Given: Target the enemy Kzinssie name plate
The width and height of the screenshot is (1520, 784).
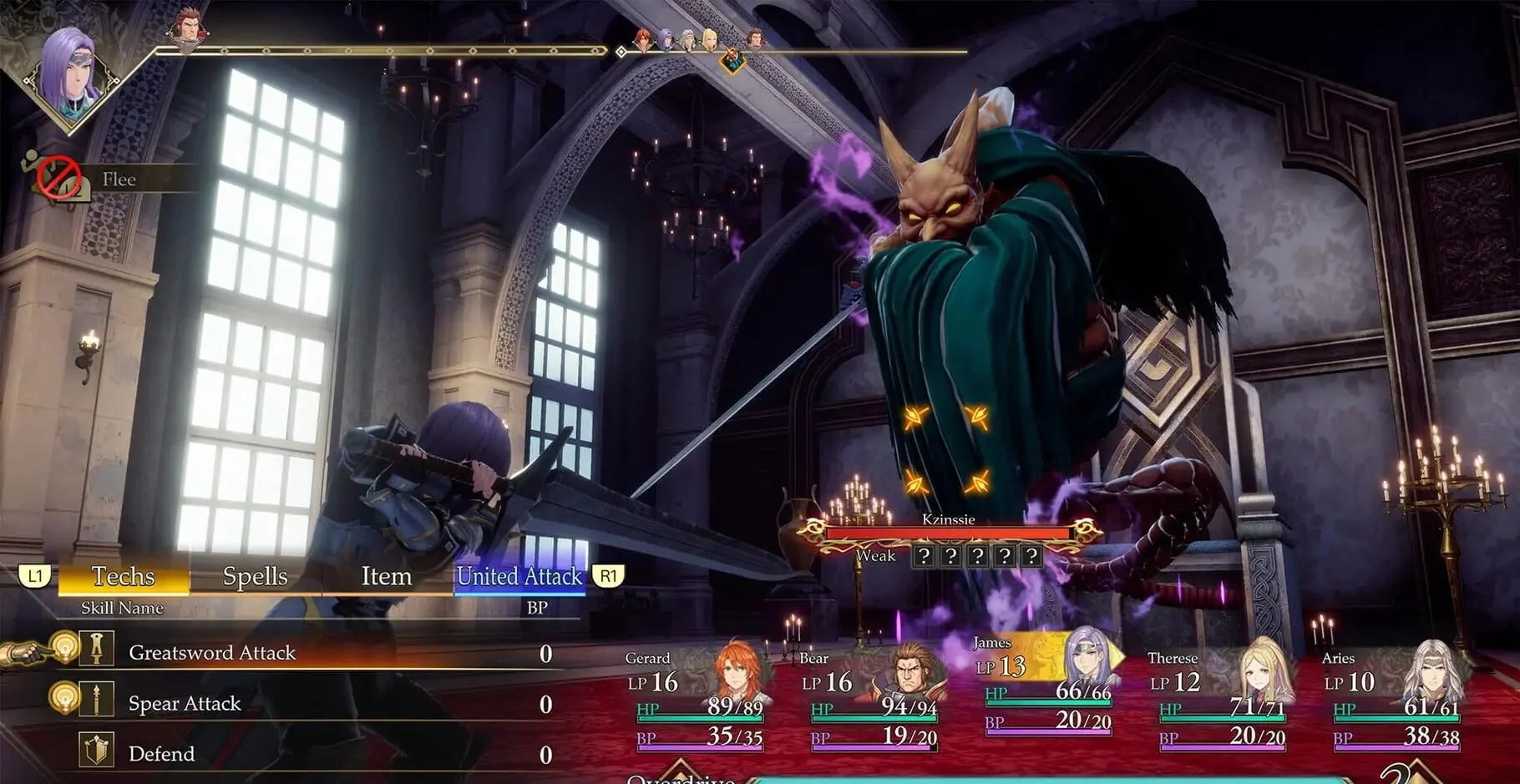Looking at the screenshot, I should [x=948, y=520].
